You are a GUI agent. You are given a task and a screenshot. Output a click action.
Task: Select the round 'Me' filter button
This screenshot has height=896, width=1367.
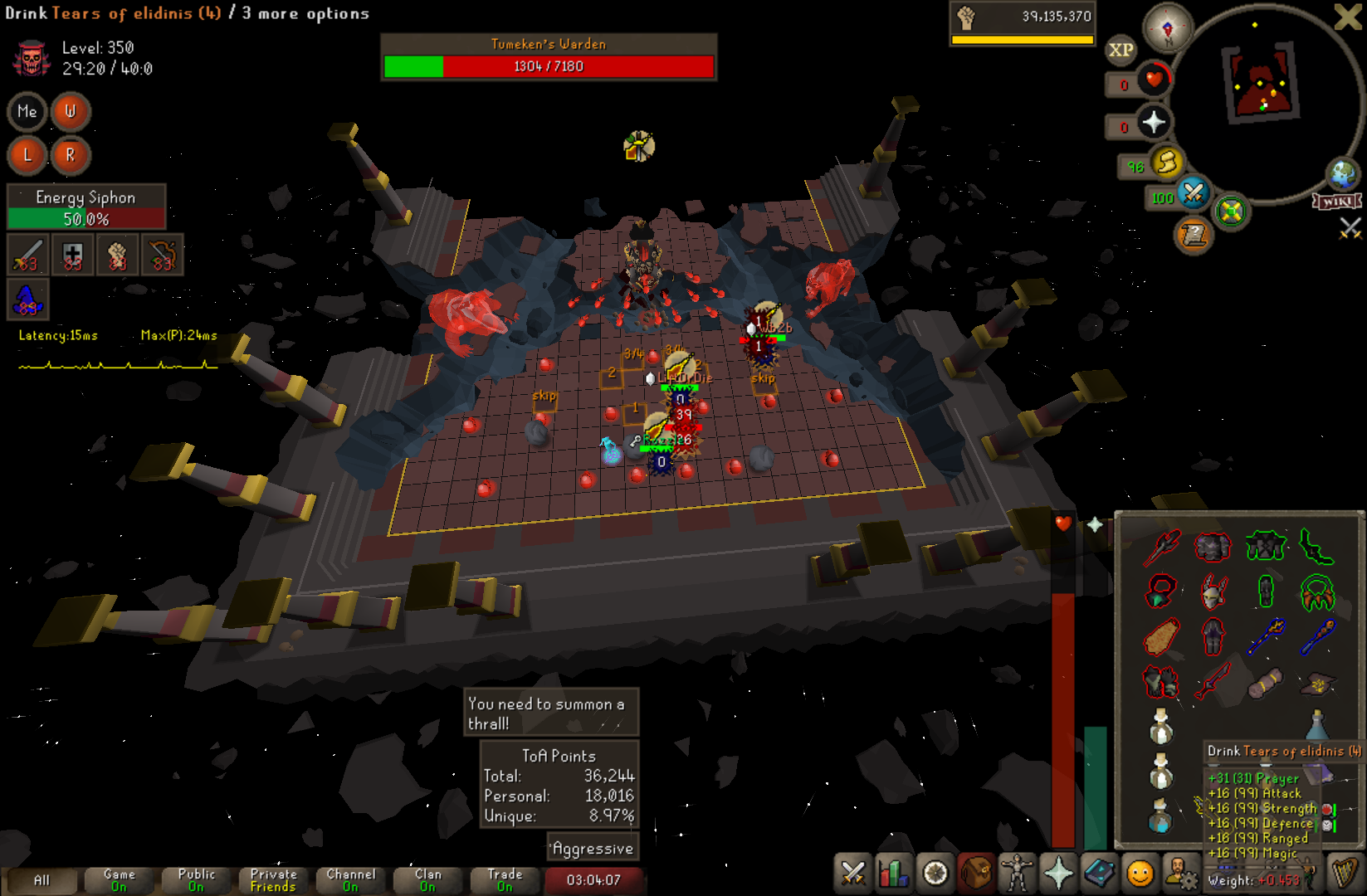[27, 111]
